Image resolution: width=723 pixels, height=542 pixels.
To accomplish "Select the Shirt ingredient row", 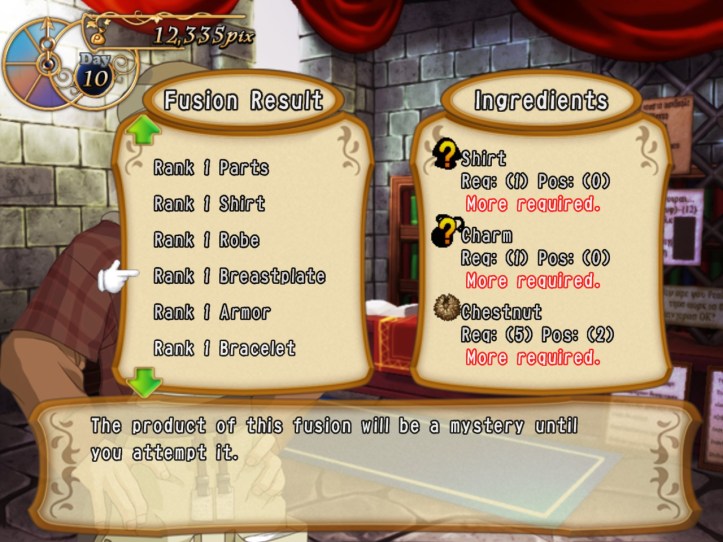I will 483,158.
